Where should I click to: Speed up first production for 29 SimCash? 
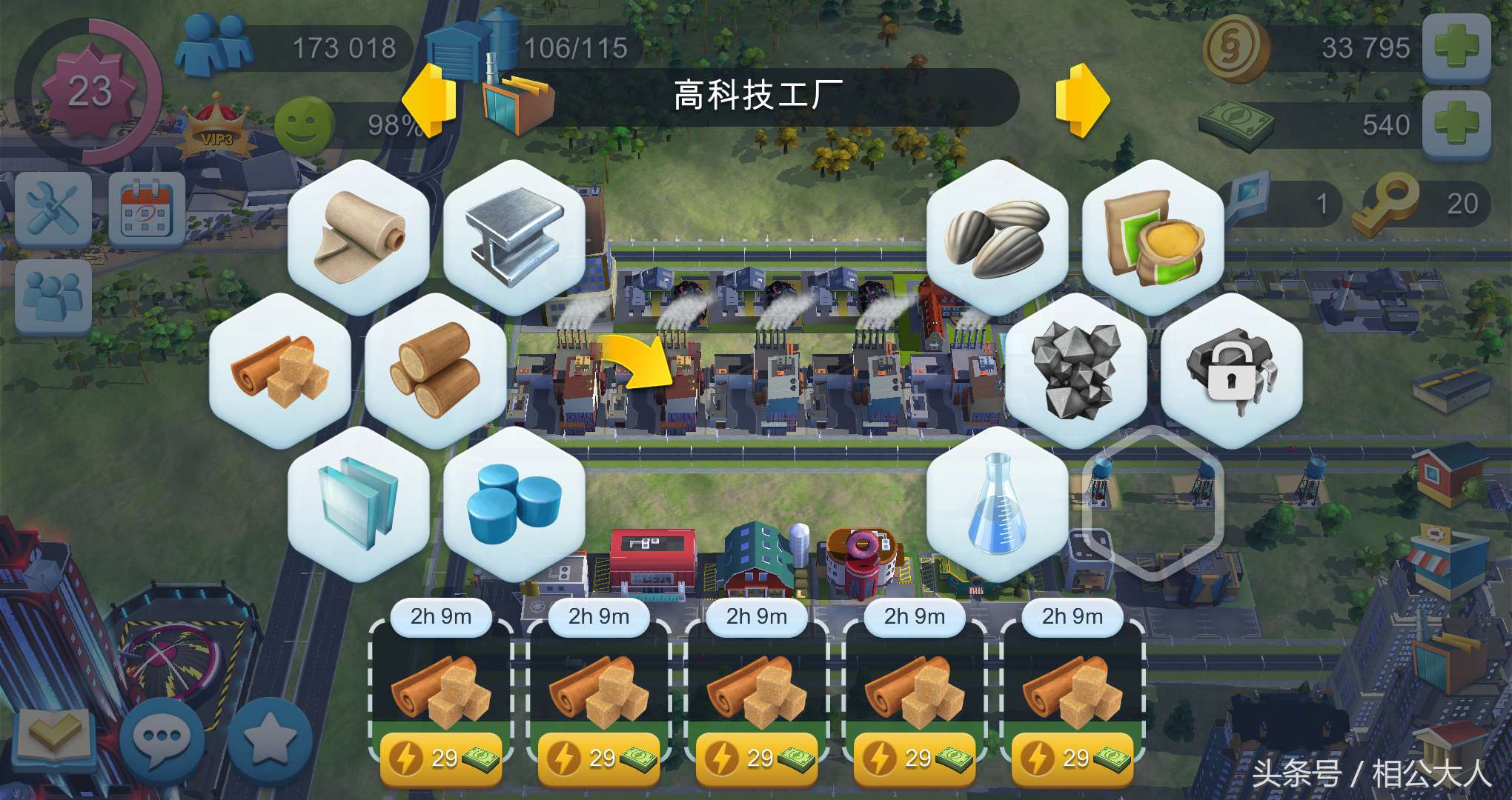[x=441, y=757]
